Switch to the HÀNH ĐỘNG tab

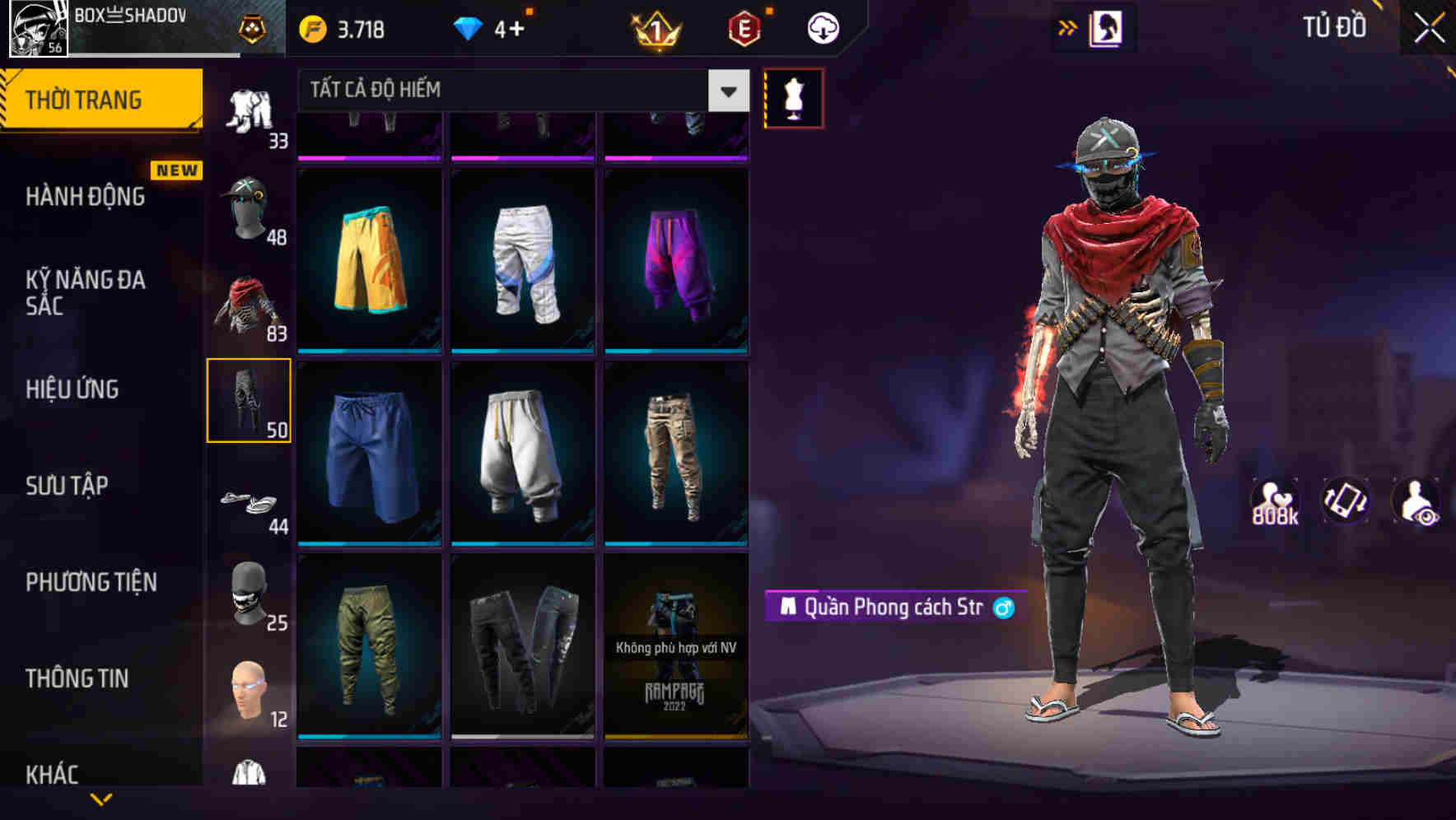(x=85, y=197)
